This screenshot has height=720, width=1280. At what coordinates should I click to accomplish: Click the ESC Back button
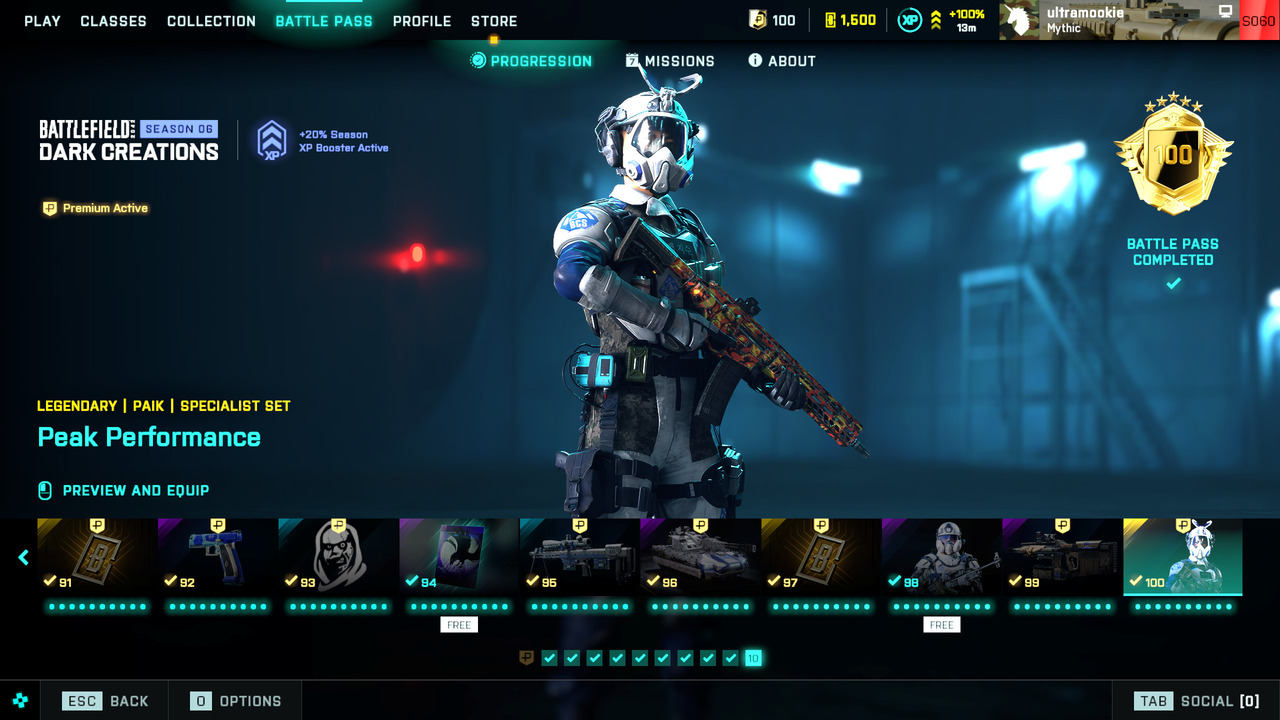[x=103, y=700]
